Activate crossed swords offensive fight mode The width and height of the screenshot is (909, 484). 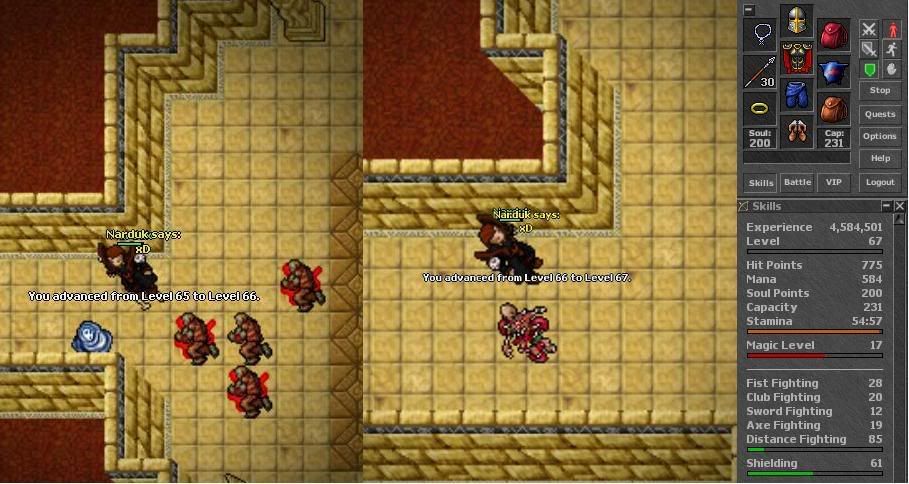tap(869, 29)
